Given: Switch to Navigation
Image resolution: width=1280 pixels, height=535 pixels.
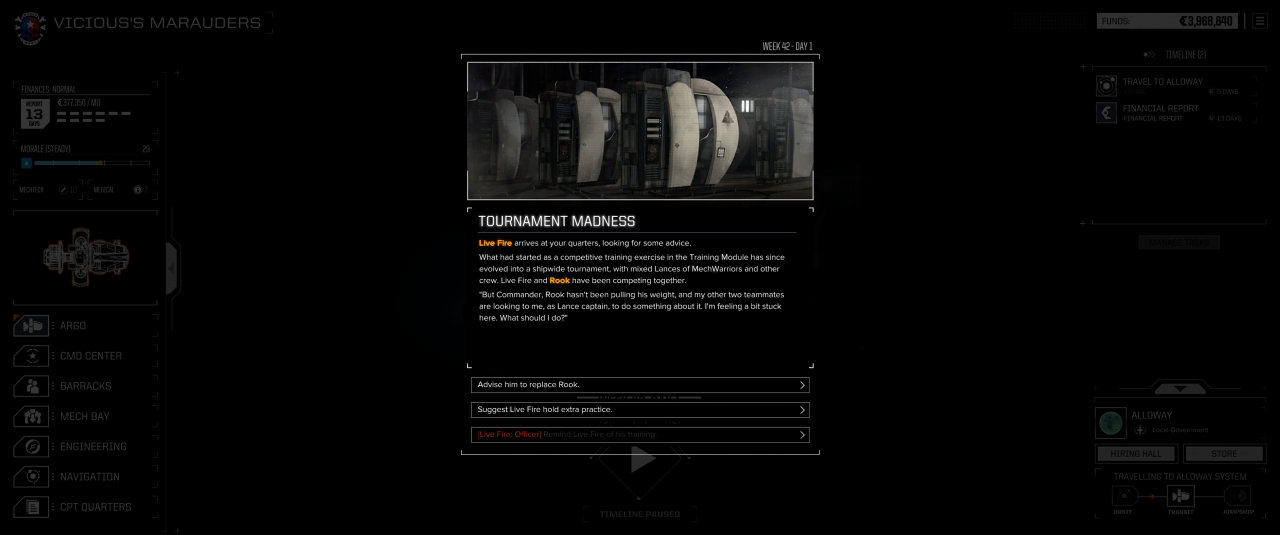Looking at the screenshot, I should pos(89,477).
